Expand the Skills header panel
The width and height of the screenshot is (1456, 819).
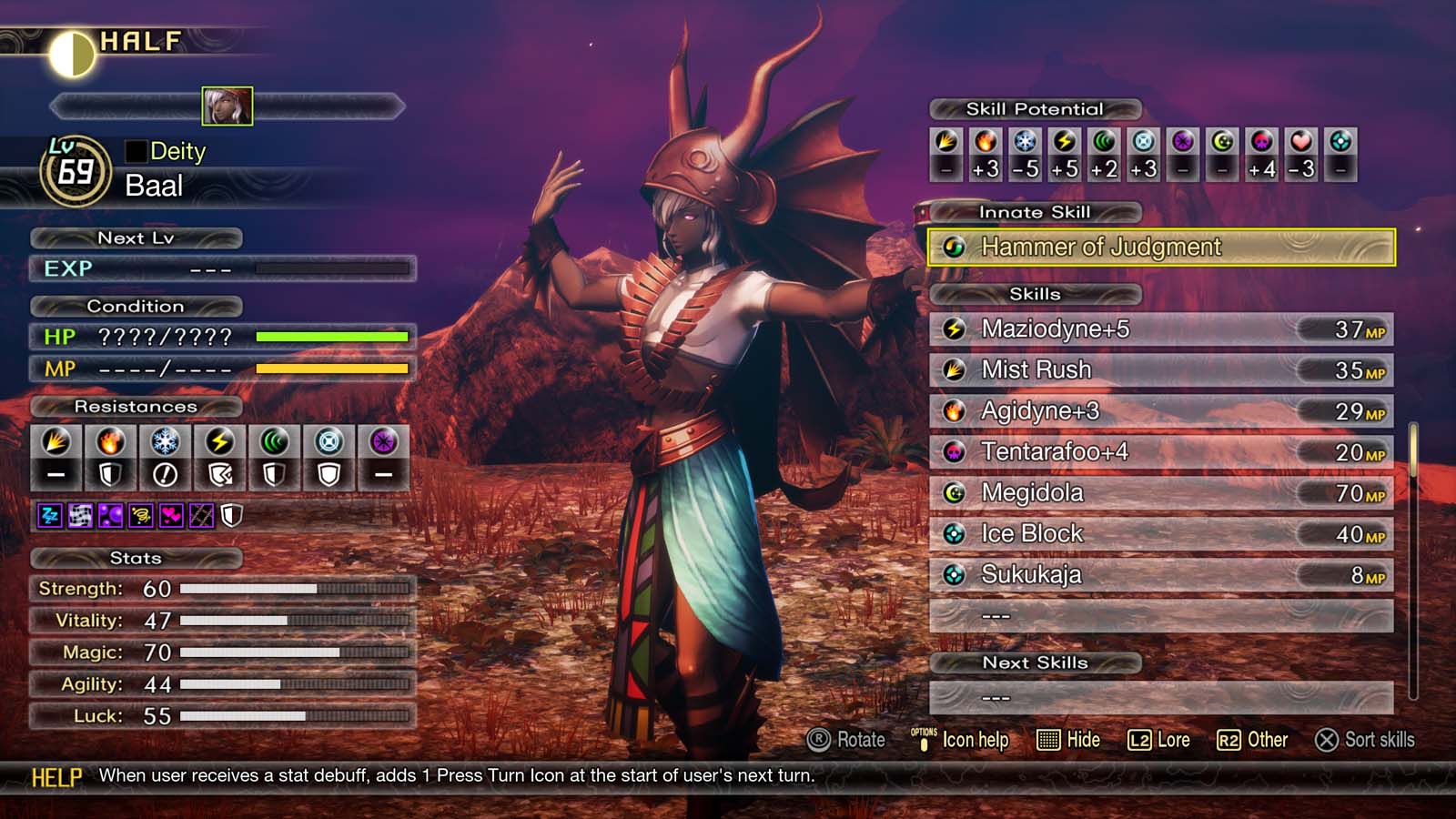(1036, 294)
